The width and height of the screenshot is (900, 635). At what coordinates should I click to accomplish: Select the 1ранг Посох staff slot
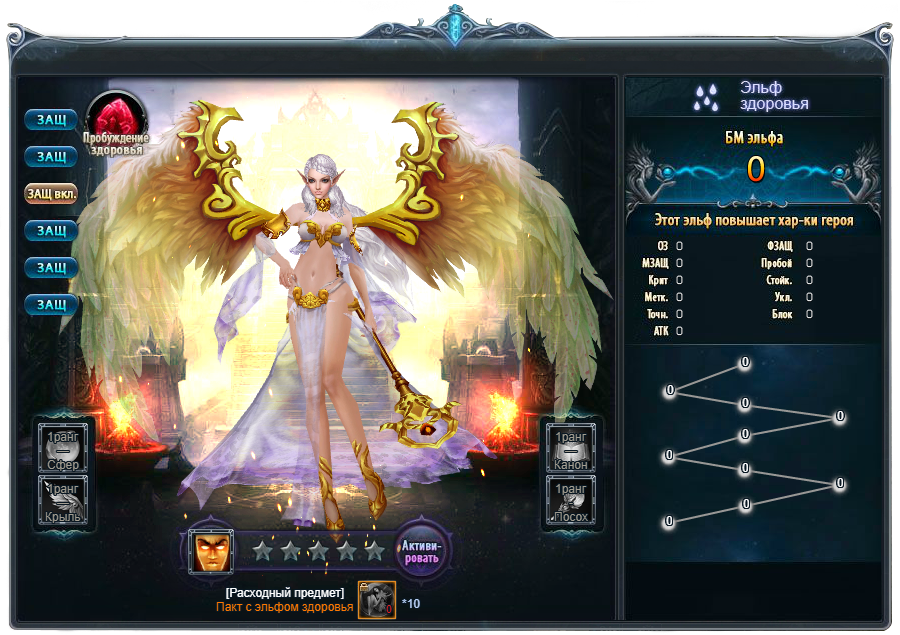click(x=570, y=501)
